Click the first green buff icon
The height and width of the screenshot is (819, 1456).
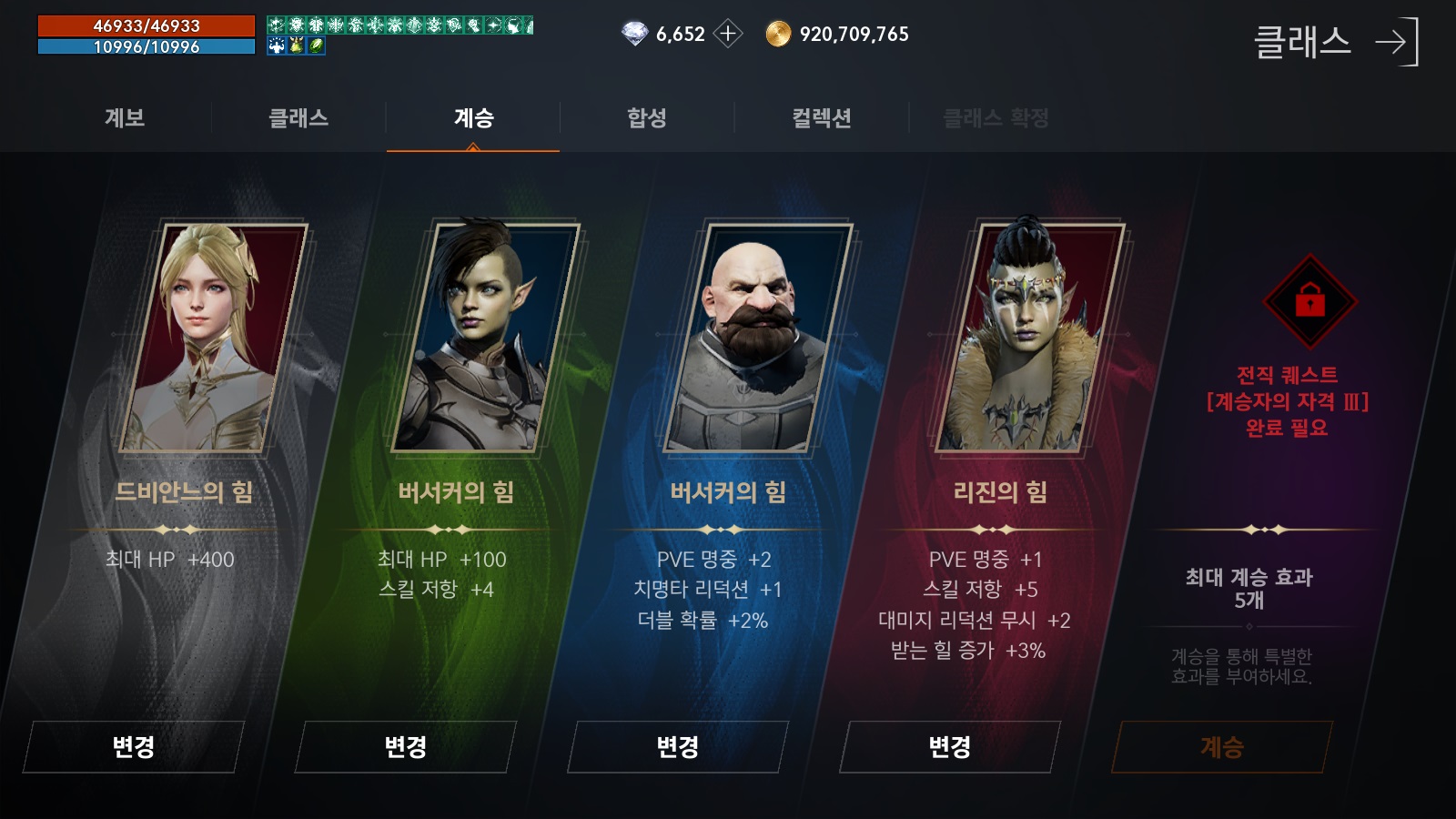click(276, 25)
